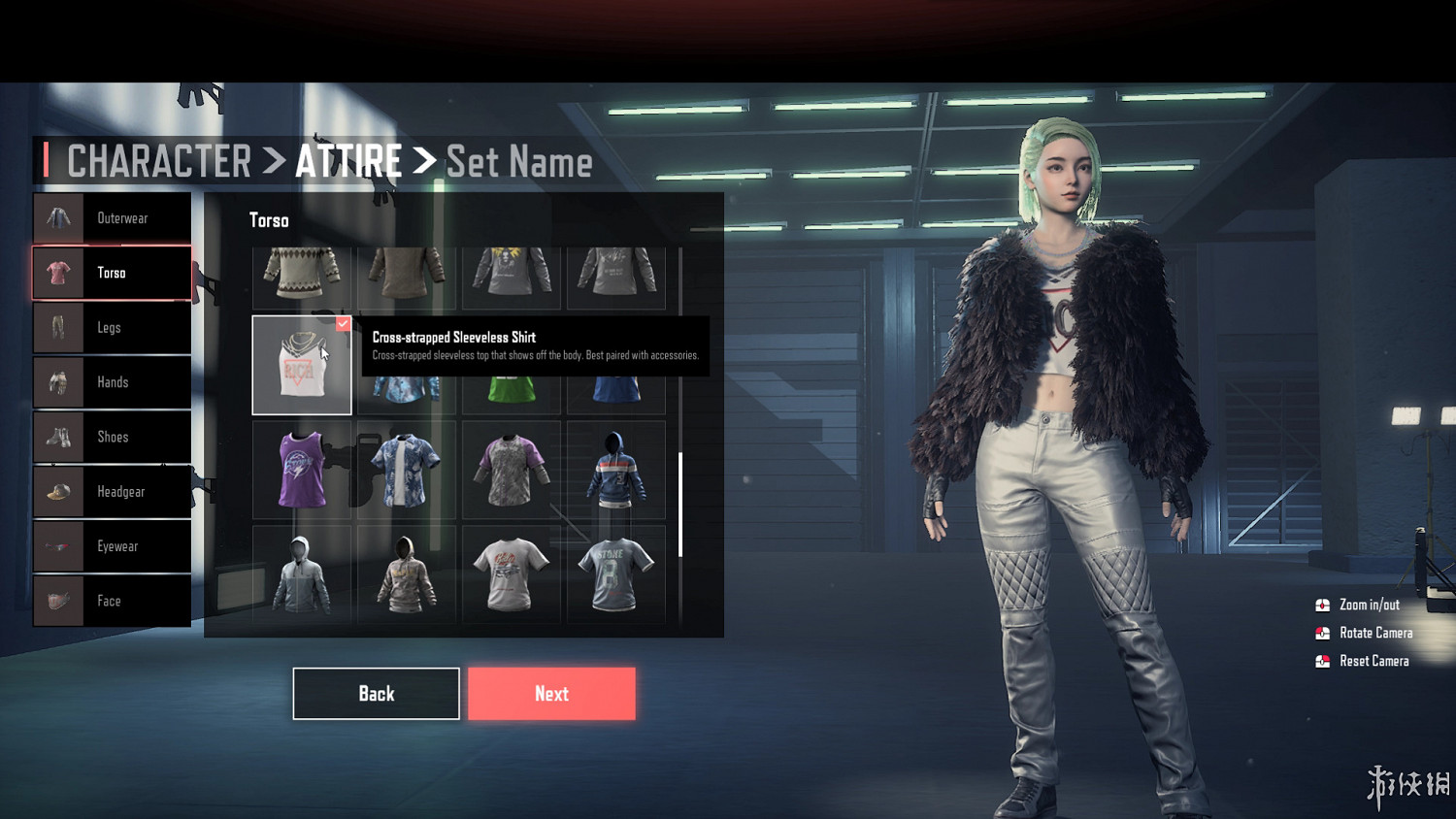Click the torso list scrollbar
The image size is (1456, 819).
pos(680,505)
